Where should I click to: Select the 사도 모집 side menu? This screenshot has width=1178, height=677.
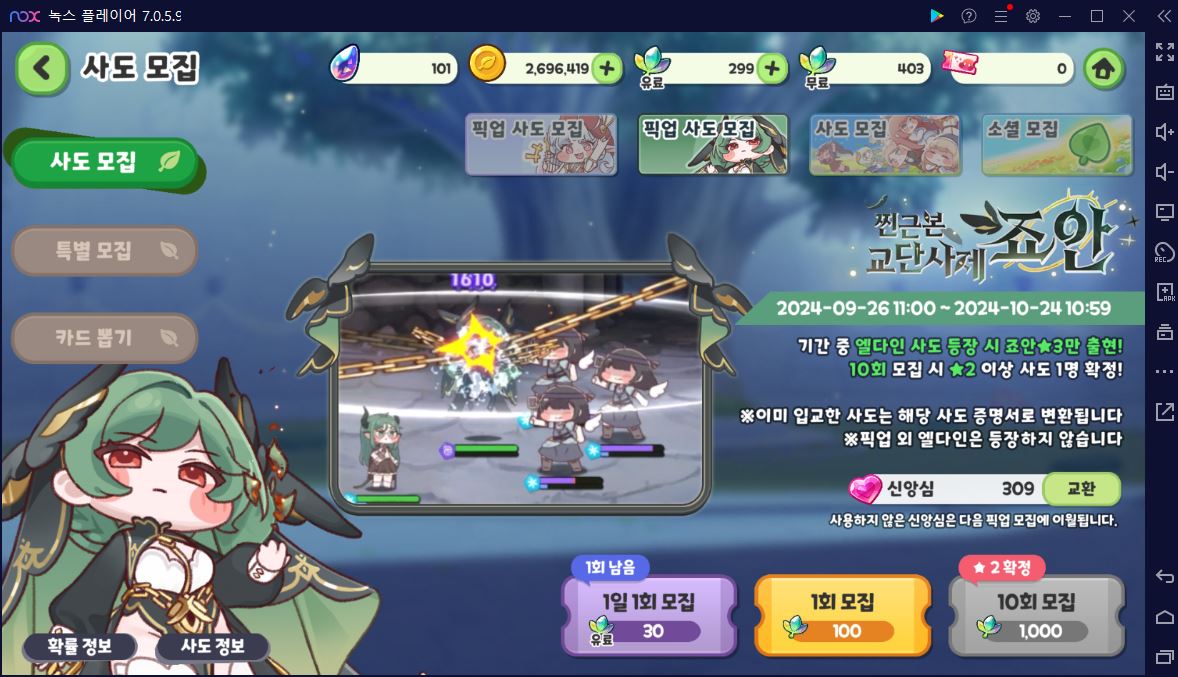pyautogui.click(x=106, y=162)
